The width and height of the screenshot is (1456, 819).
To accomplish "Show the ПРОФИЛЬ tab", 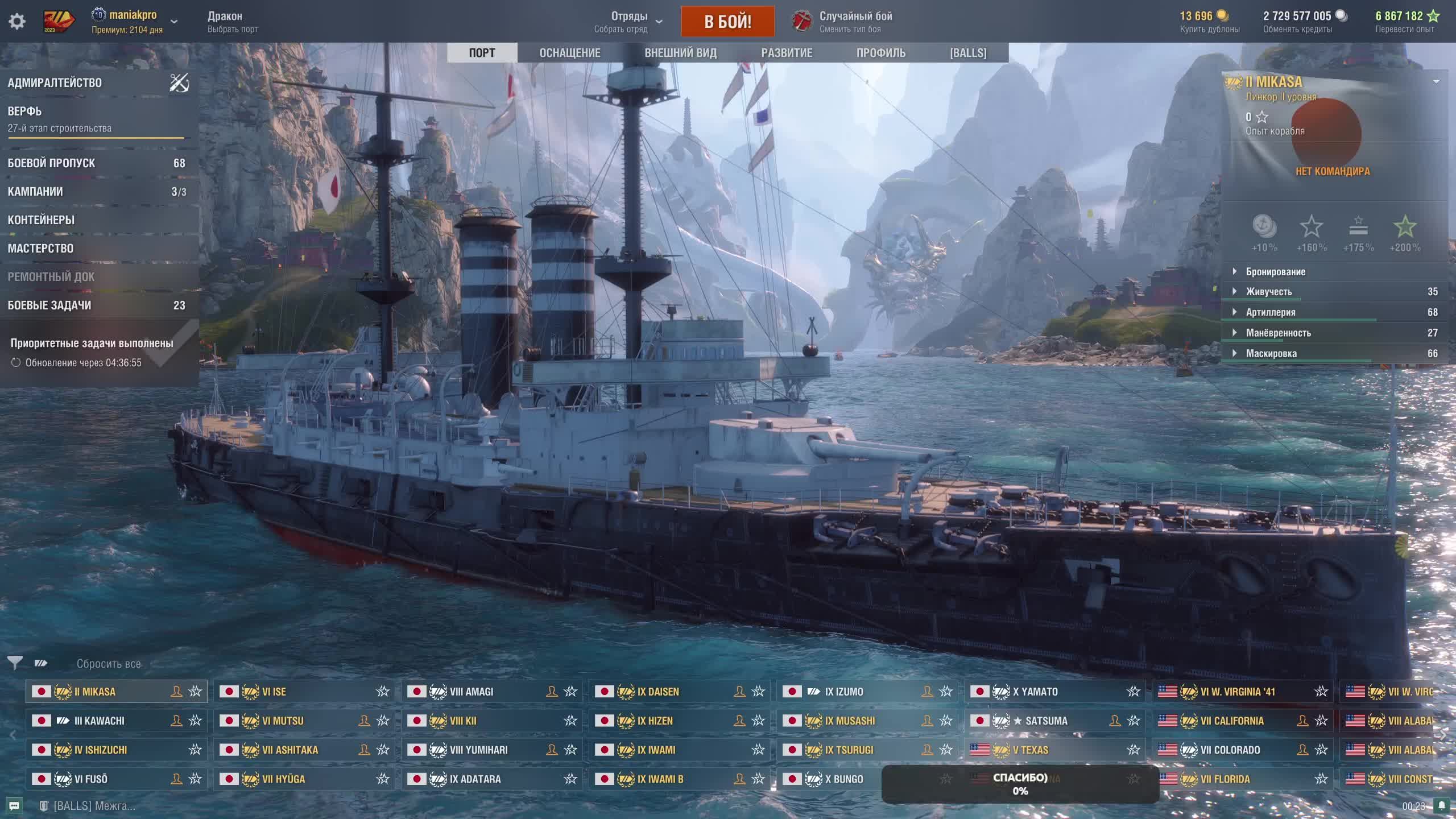I will (x=880, y=53).
